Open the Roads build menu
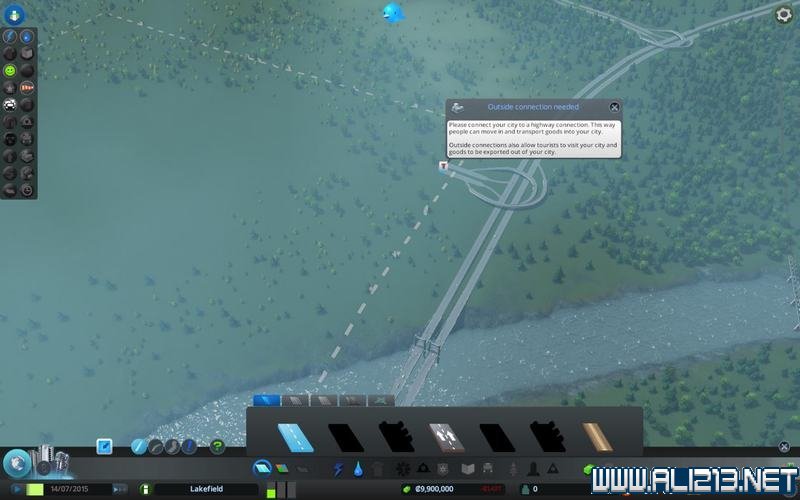Image resolution: width=800 pixels, height=500 pixels. point(262,468)
